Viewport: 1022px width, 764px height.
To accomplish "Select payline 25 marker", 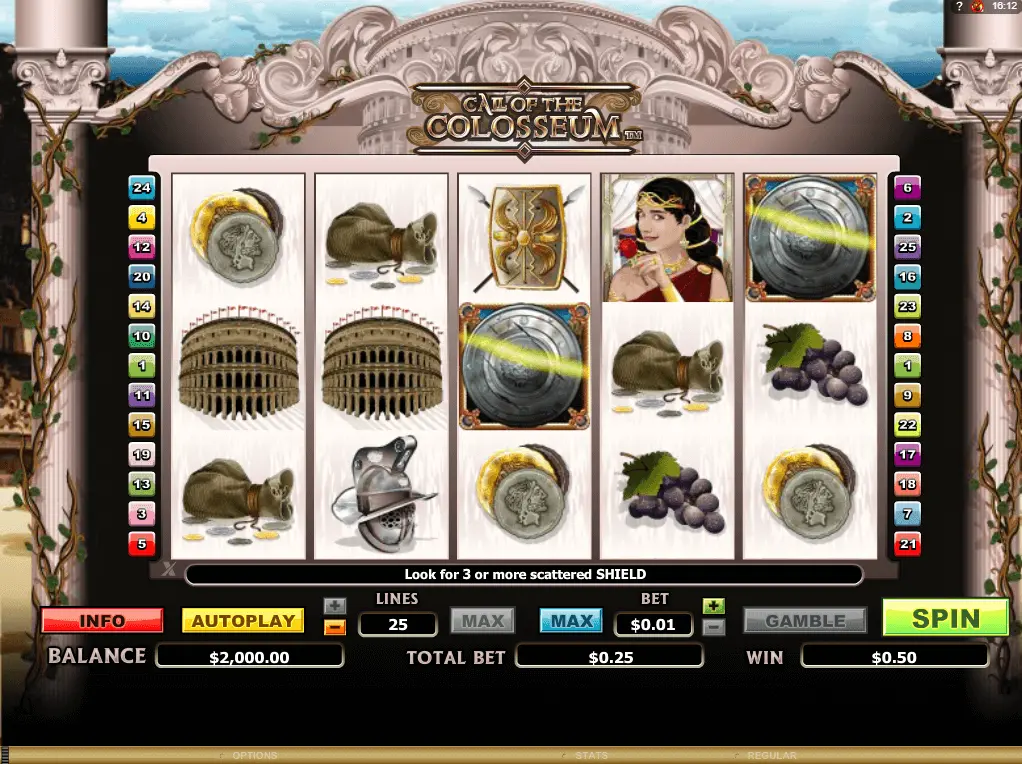I will click(907, 247).
